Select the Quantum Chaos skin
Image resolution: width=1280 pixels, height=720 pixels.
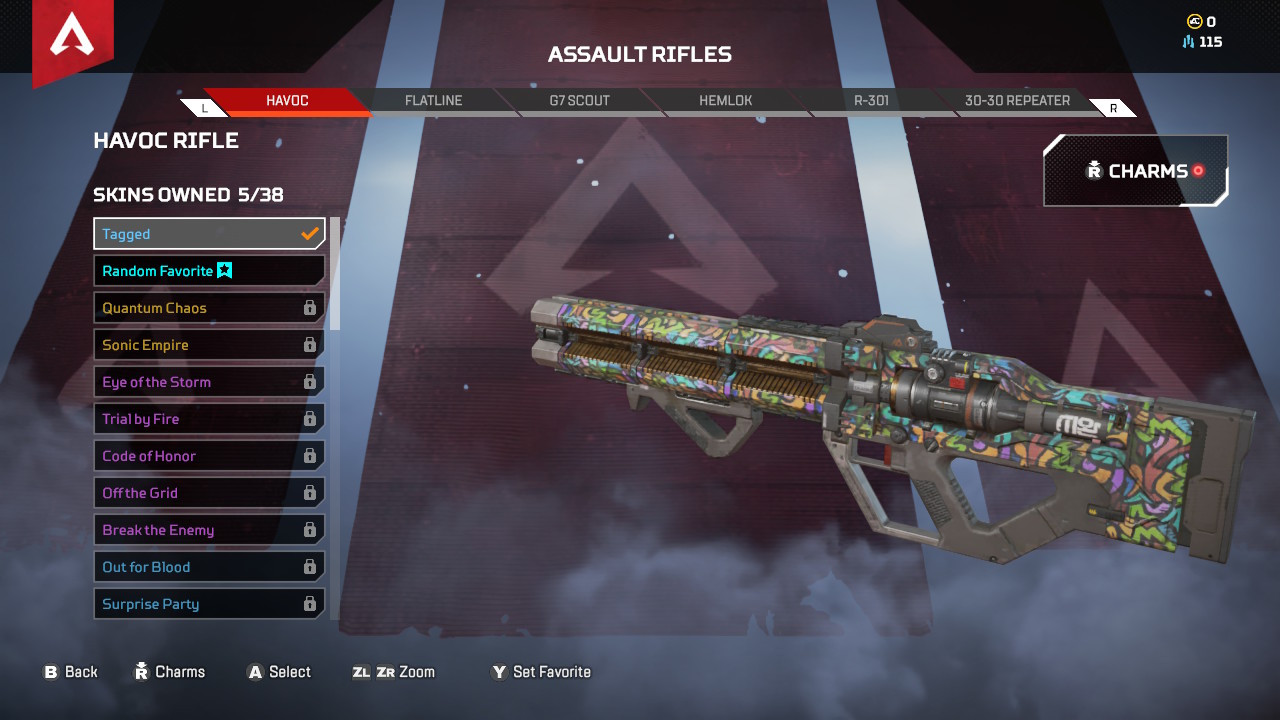tap(209, 308)
